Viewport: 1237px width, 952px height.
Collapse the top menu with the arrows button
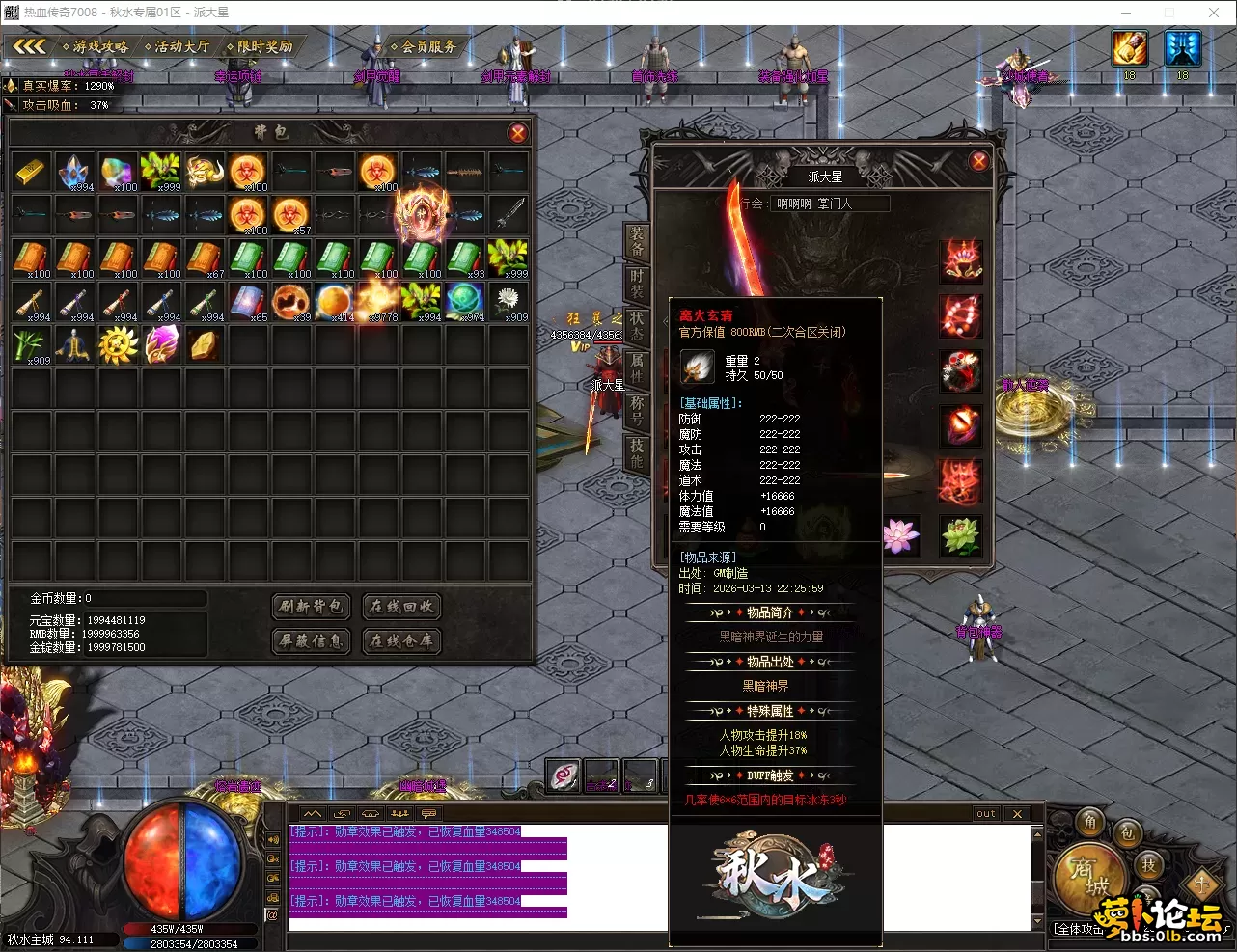(29, 46)
